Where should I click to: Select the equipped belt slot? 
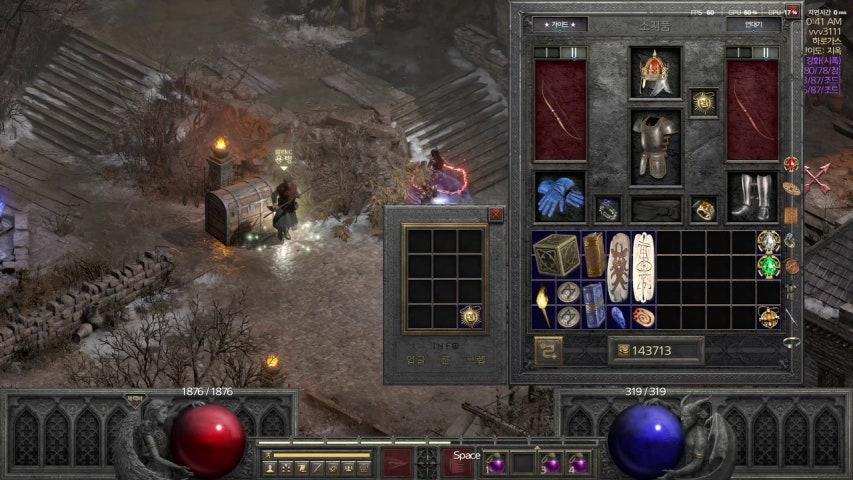pos(655,209)
